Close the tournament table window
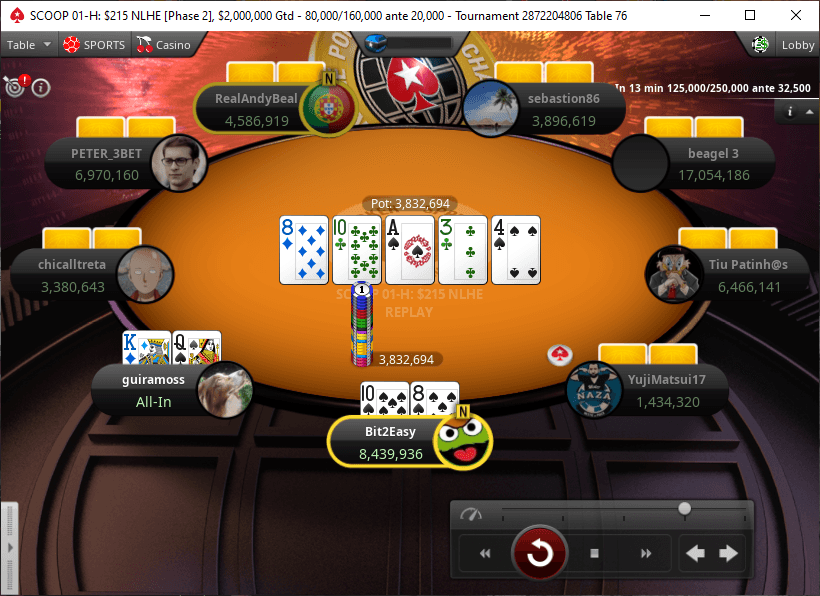This screenshot has height=596, width=820. (x=796, y=15)
